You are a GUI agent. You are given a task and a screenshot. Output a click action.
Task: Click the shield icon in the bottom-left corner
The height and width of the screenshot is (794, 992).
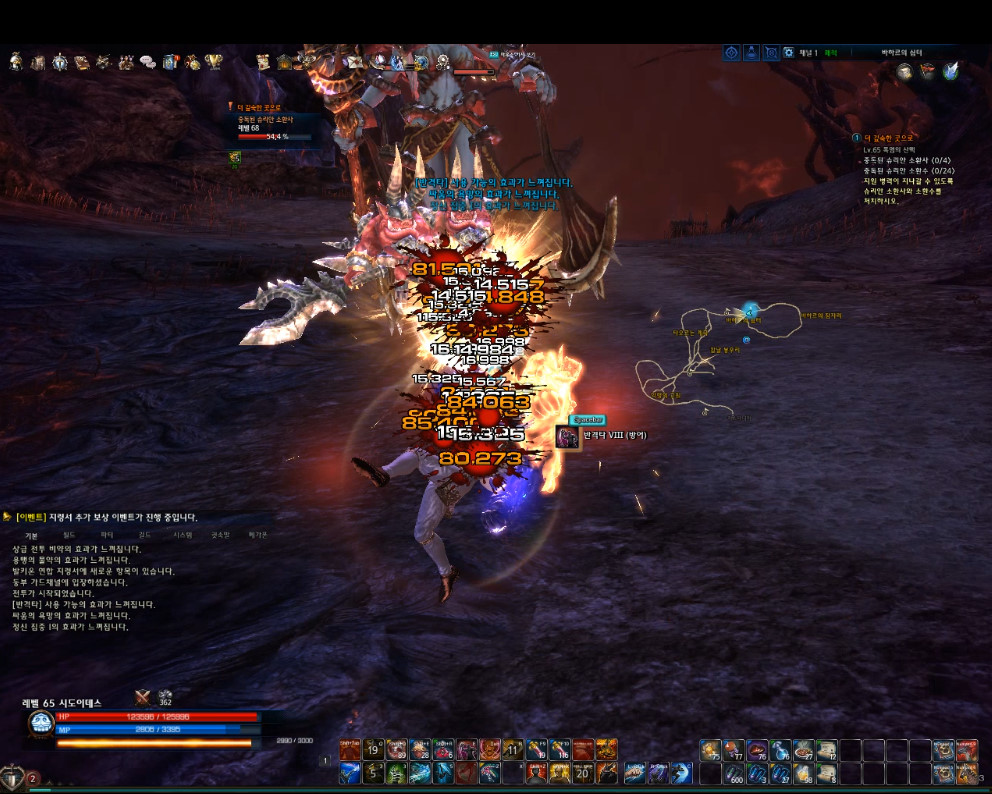click(13, 777)
